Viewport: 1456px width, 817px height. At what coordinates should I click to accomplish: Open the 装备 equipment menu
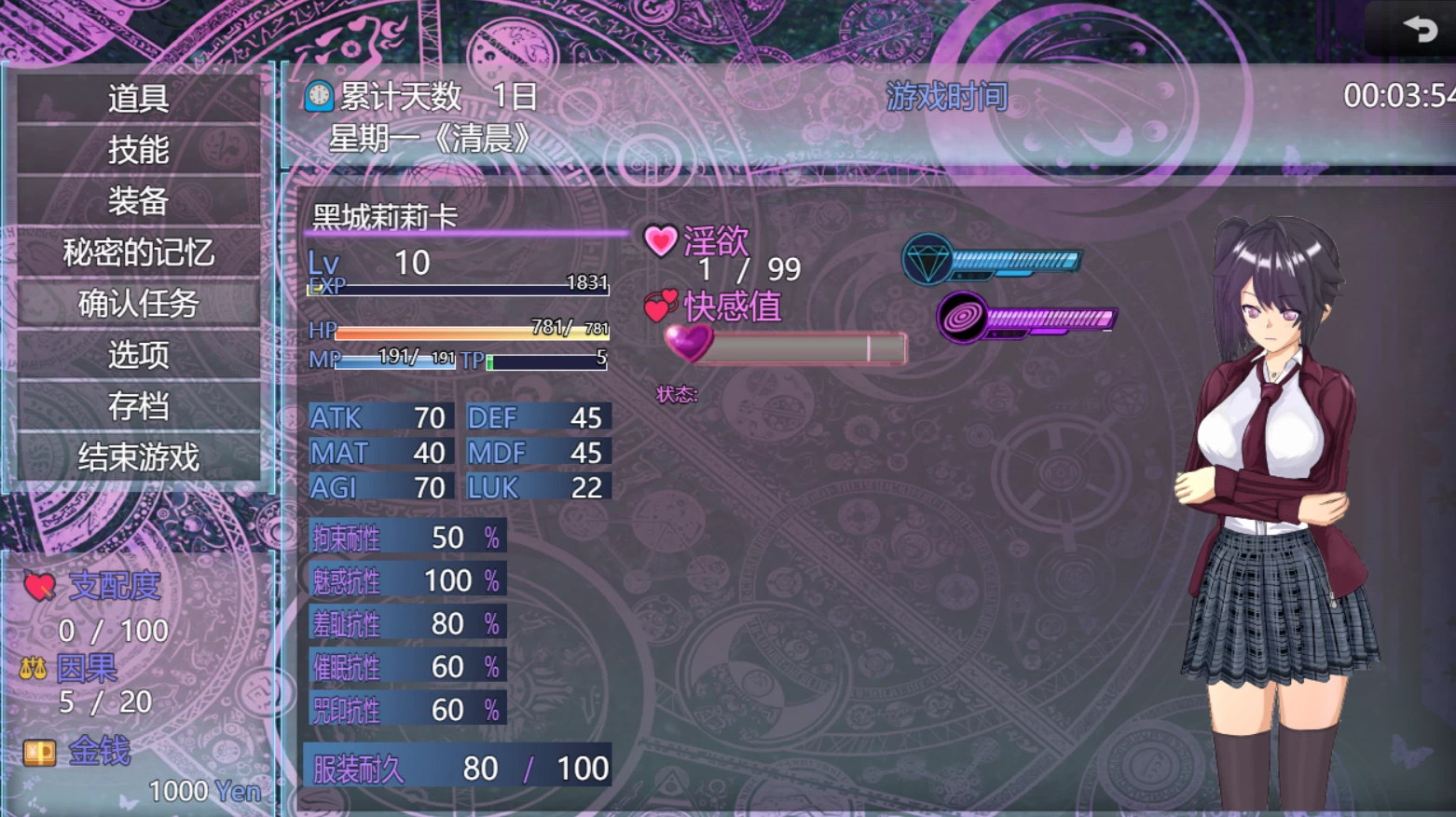pyautogui.click(x=138, y=200)
